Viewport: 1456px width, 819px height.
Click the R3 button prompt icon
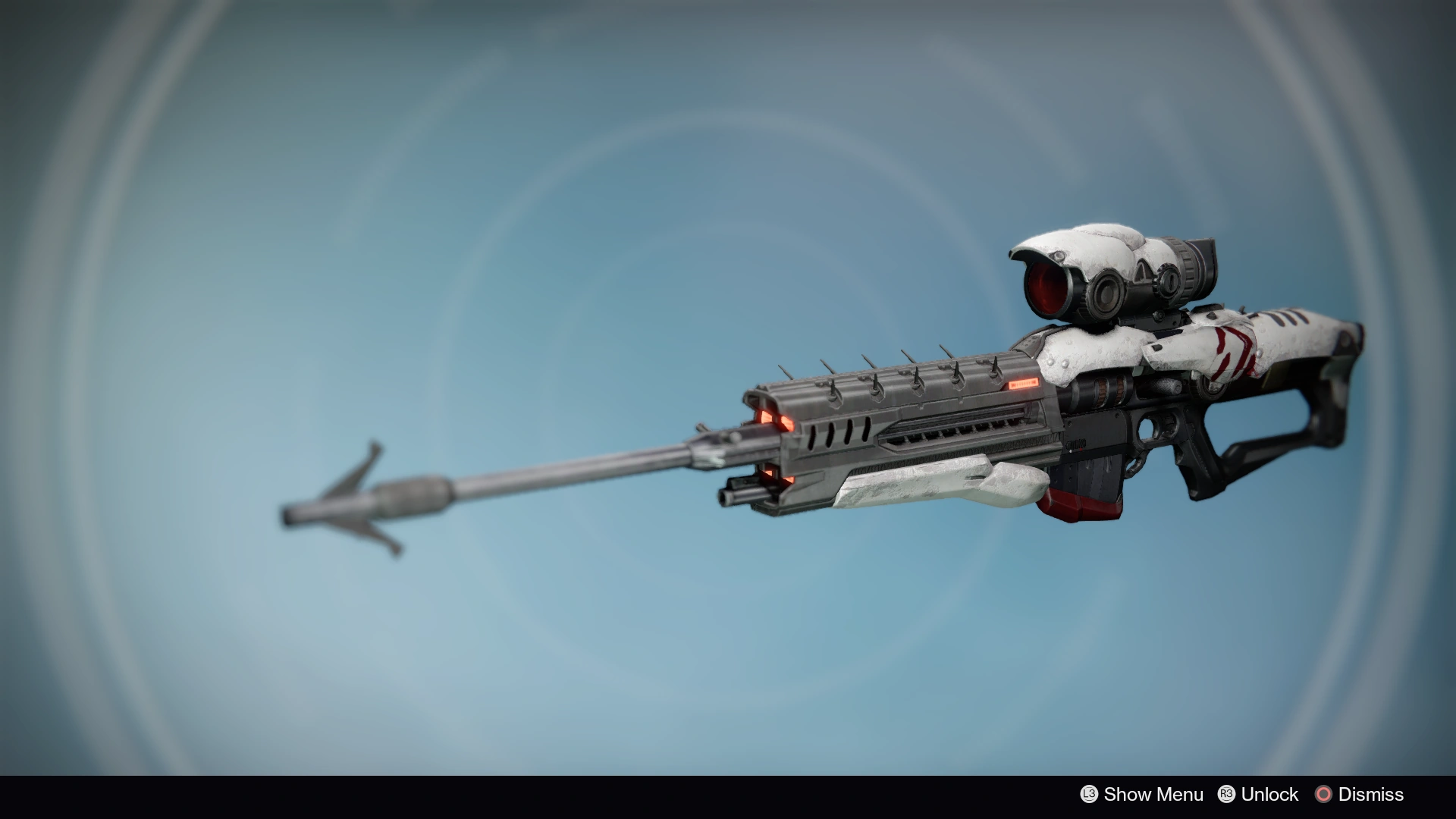point(1227,794)
